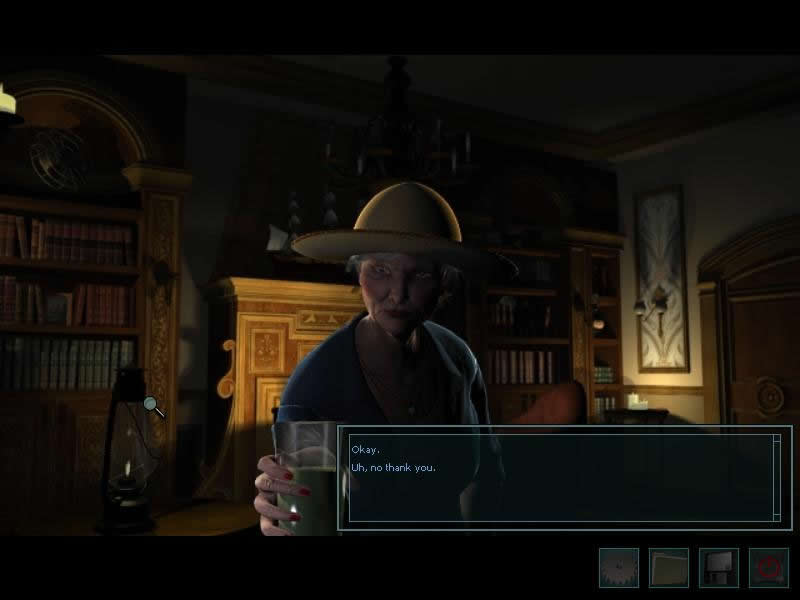
Task: Click the dialogue box scrollbar
Action: coord(777,477)
